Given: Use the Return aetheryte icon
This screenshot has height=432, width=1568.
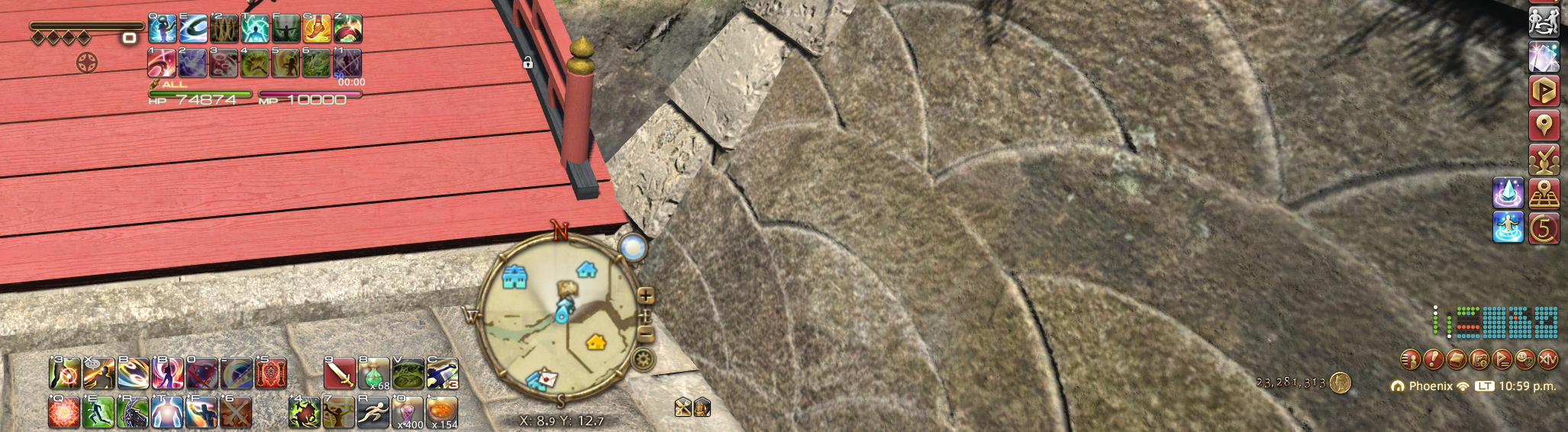Looking at the screenshot, I should click(1508, 227).
